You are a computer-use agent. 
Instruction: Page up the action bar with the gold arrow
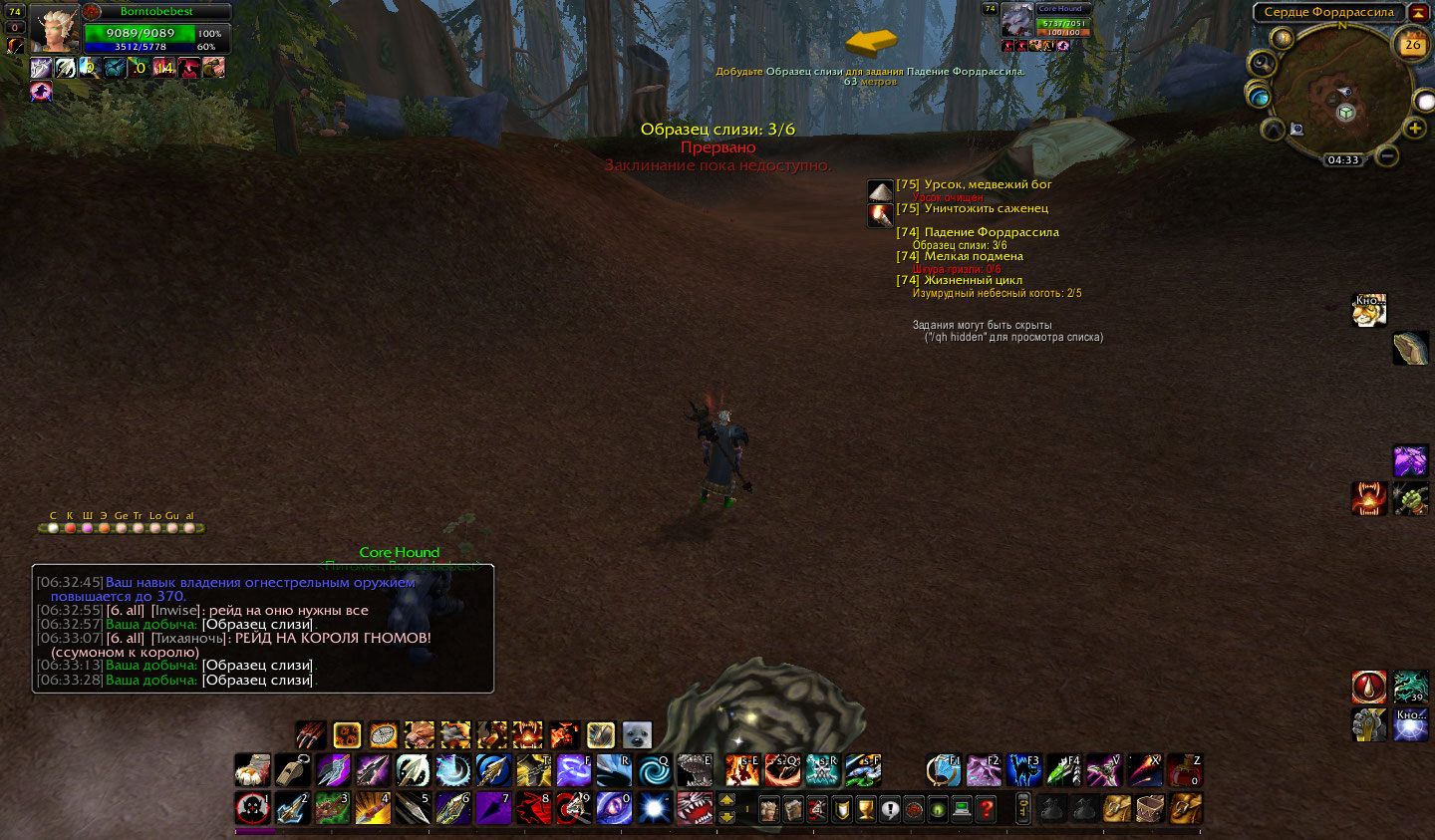pyautogui.click(x=726, y=800)
